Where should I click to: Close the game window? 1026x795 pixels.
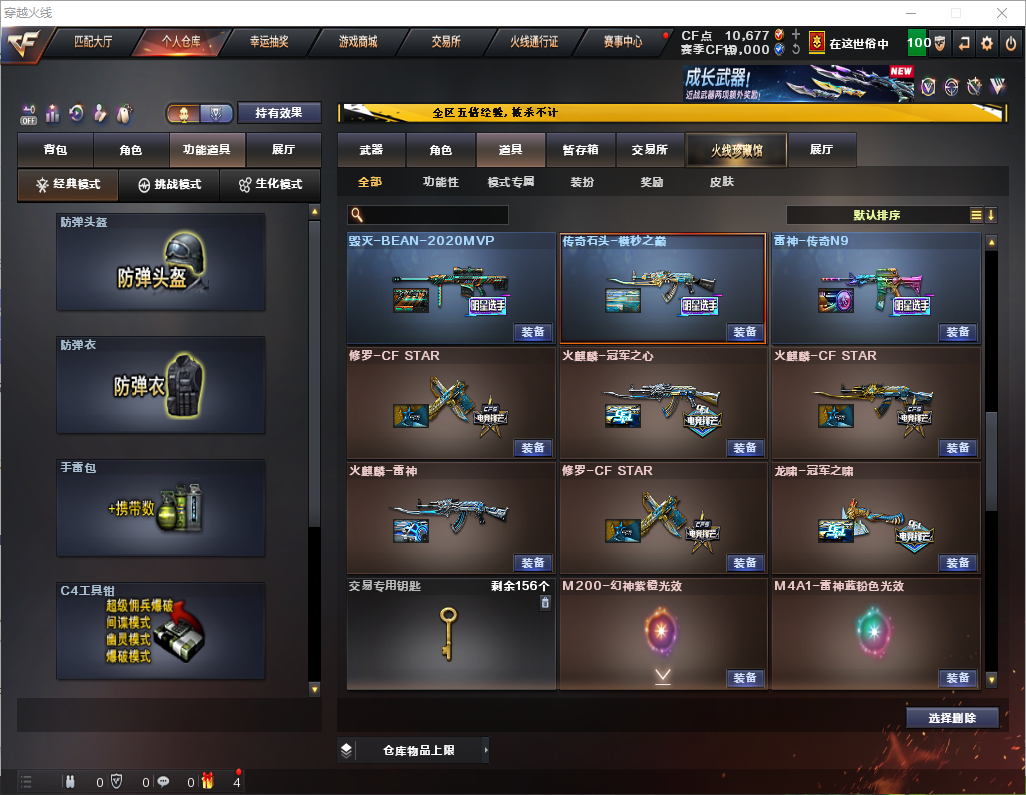[x=1001, y=12]
